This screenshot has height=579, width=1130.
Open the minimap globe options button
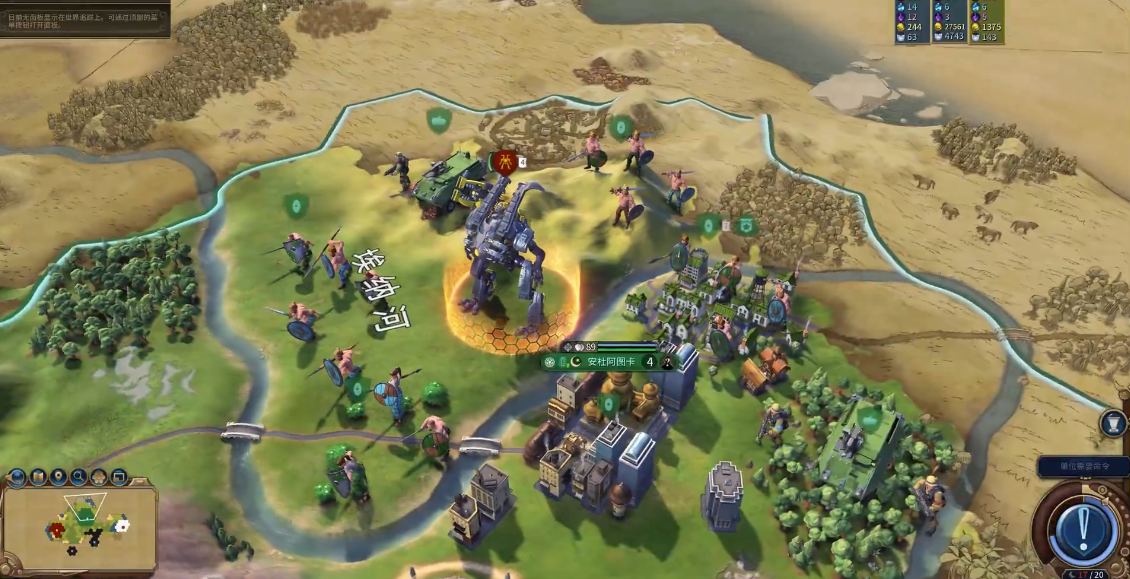[18, 477]
